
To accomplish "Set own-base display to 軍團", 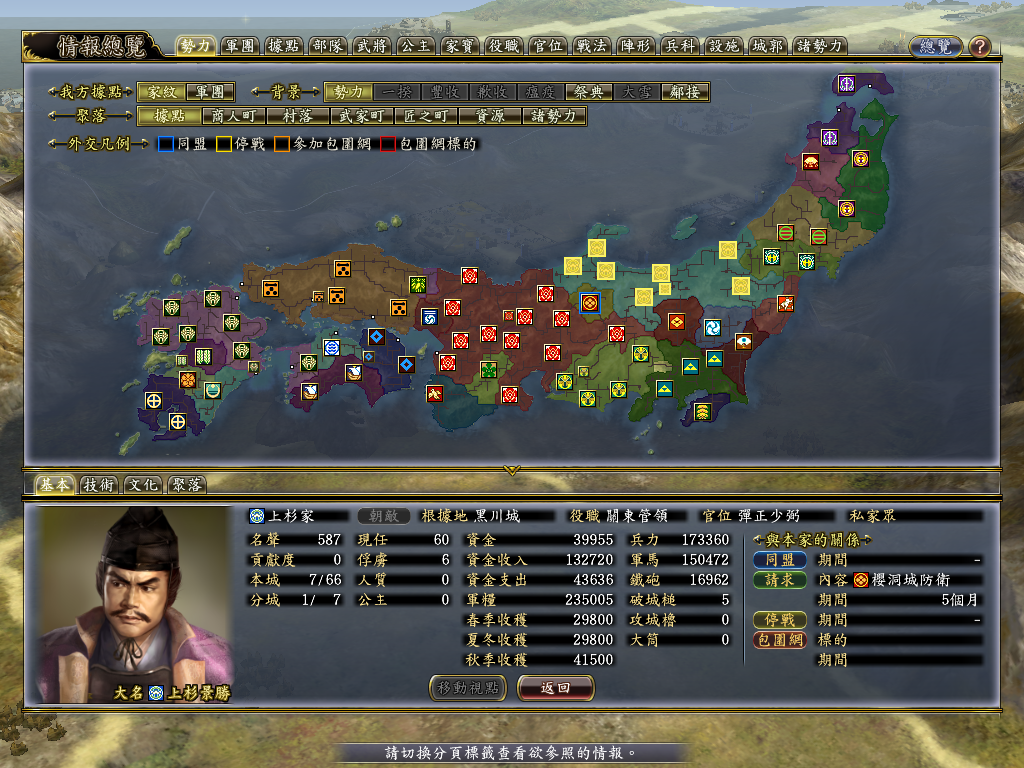I will tap(210, 92).
